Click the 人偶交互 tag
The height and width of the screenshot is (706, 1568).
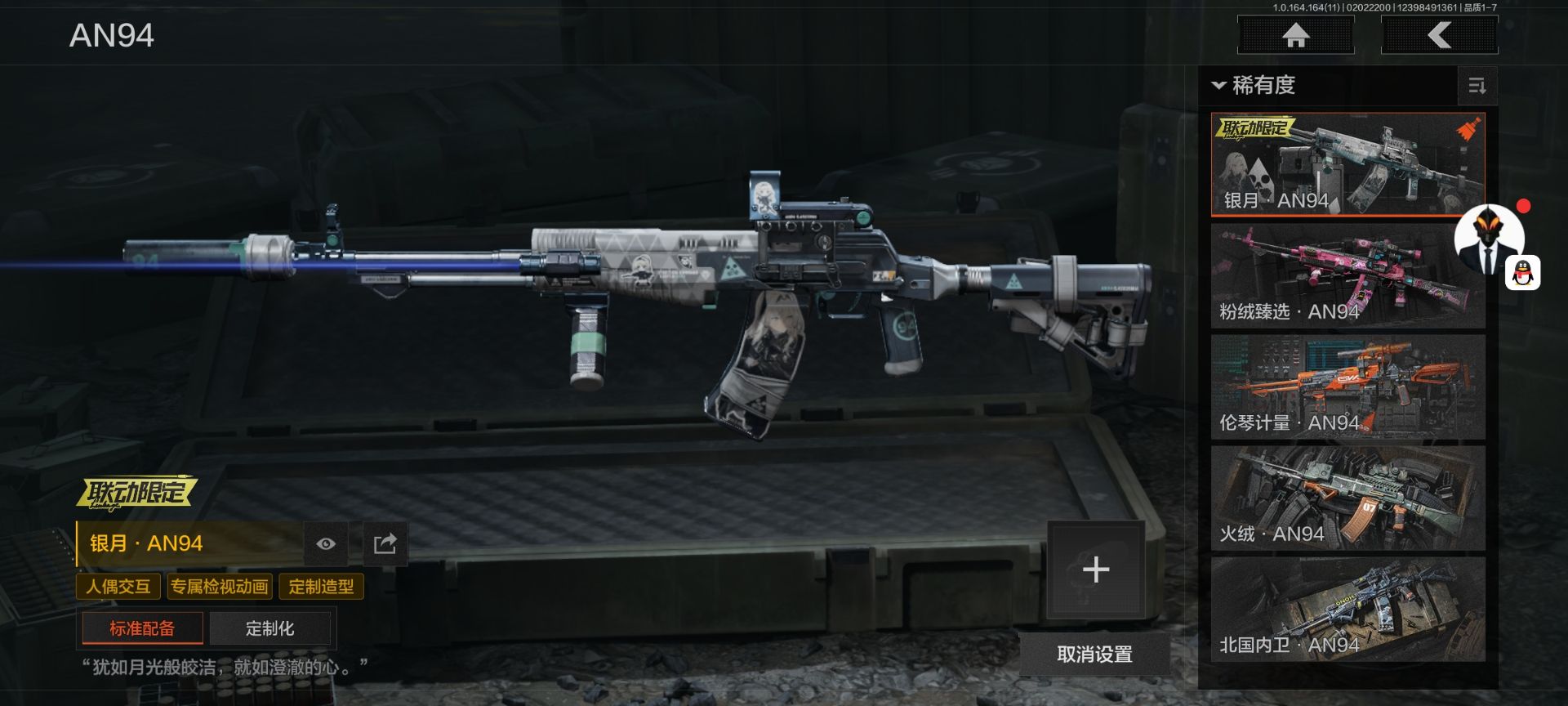coord(118,587)
